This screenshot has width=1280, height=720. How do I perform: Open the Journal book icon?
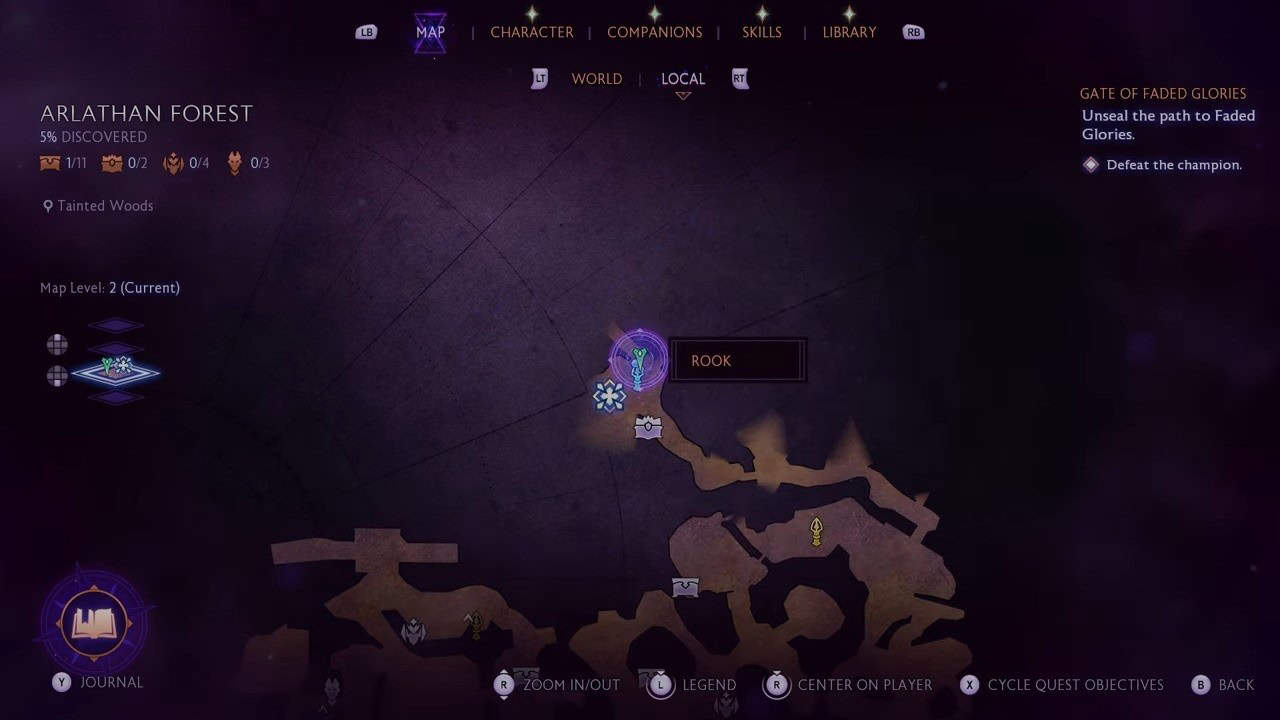pyautogui.click(x=93, y=624)
